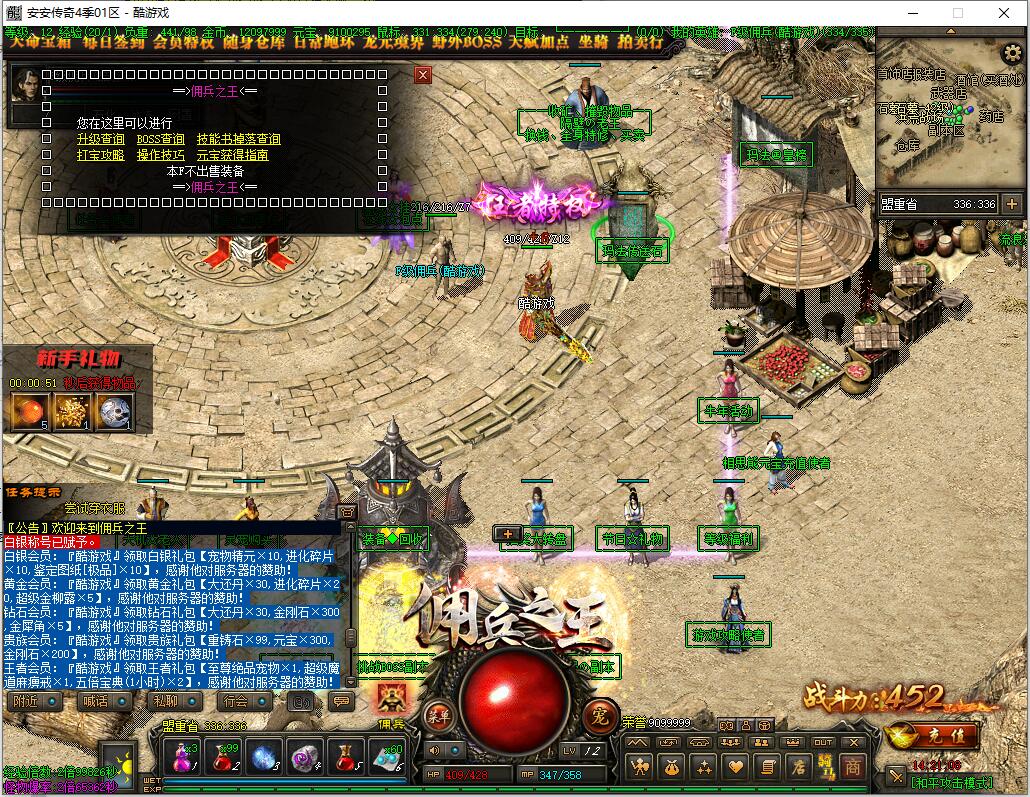1030x797 pixels.
Task: Open the 商 shop icon
Action: pos(852,767)
